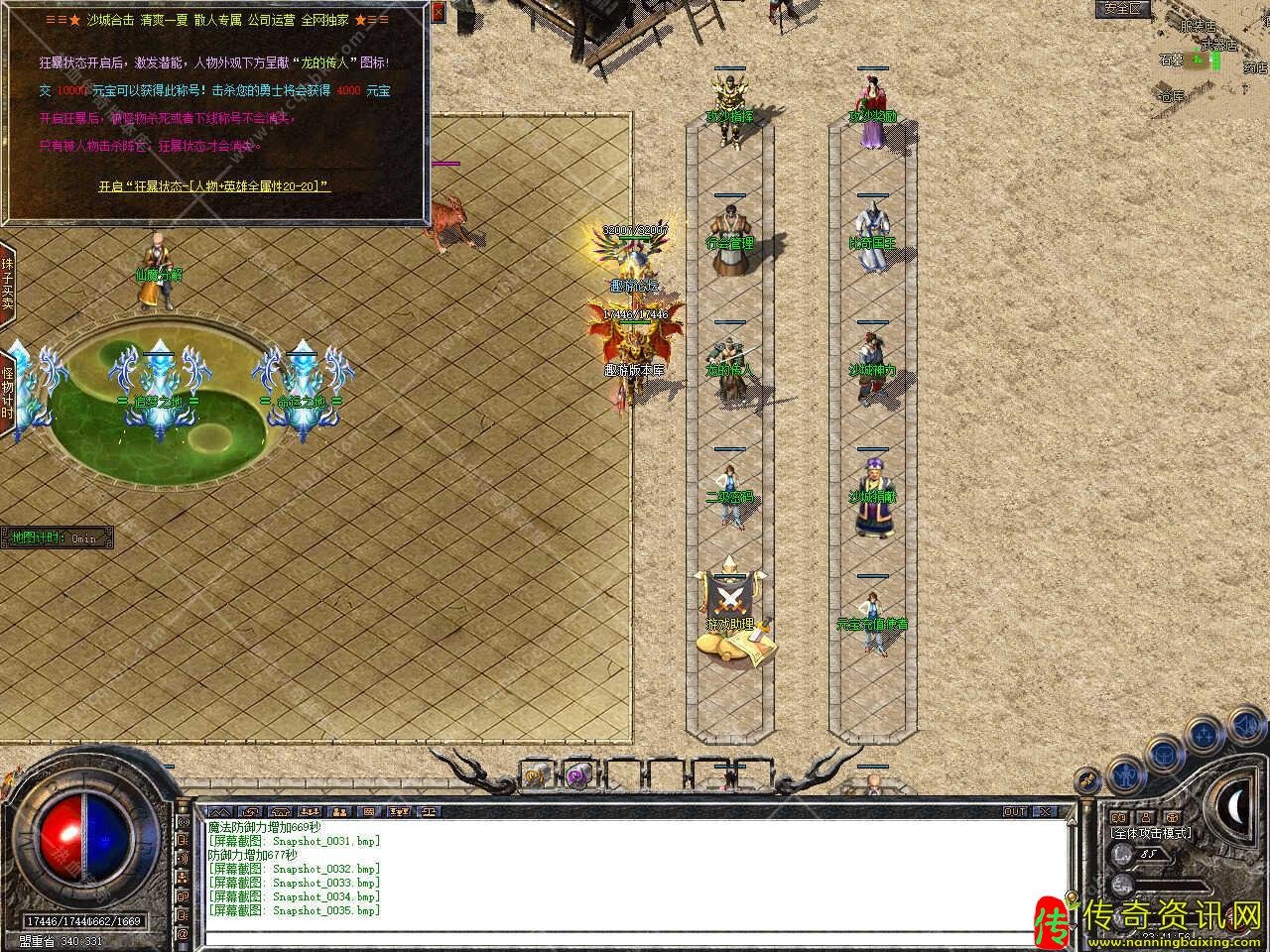Switch the 全体攻击模式 attack mode label
Viewport: 1270px width, 952px height.
(1151, 833)
